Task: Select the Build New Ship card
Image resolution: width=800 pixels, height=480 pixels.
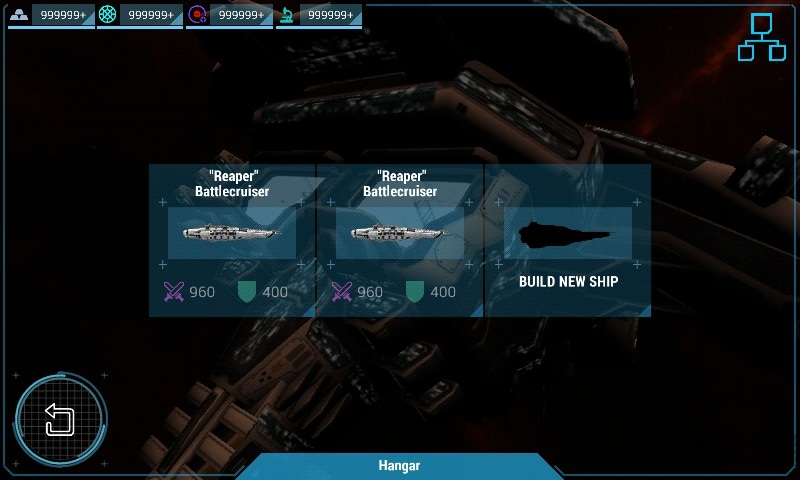Action: (568, 241)
